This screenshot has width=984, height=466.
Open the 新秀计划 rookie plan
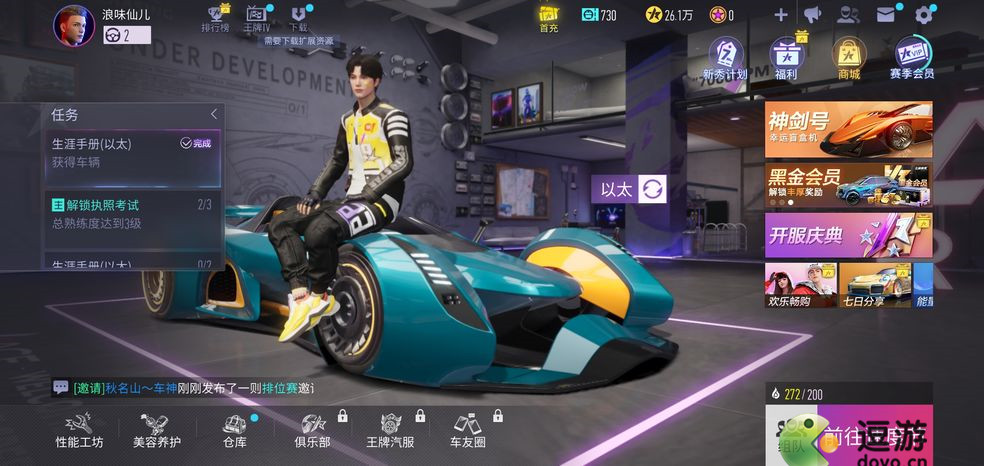[x=725, y=58]
